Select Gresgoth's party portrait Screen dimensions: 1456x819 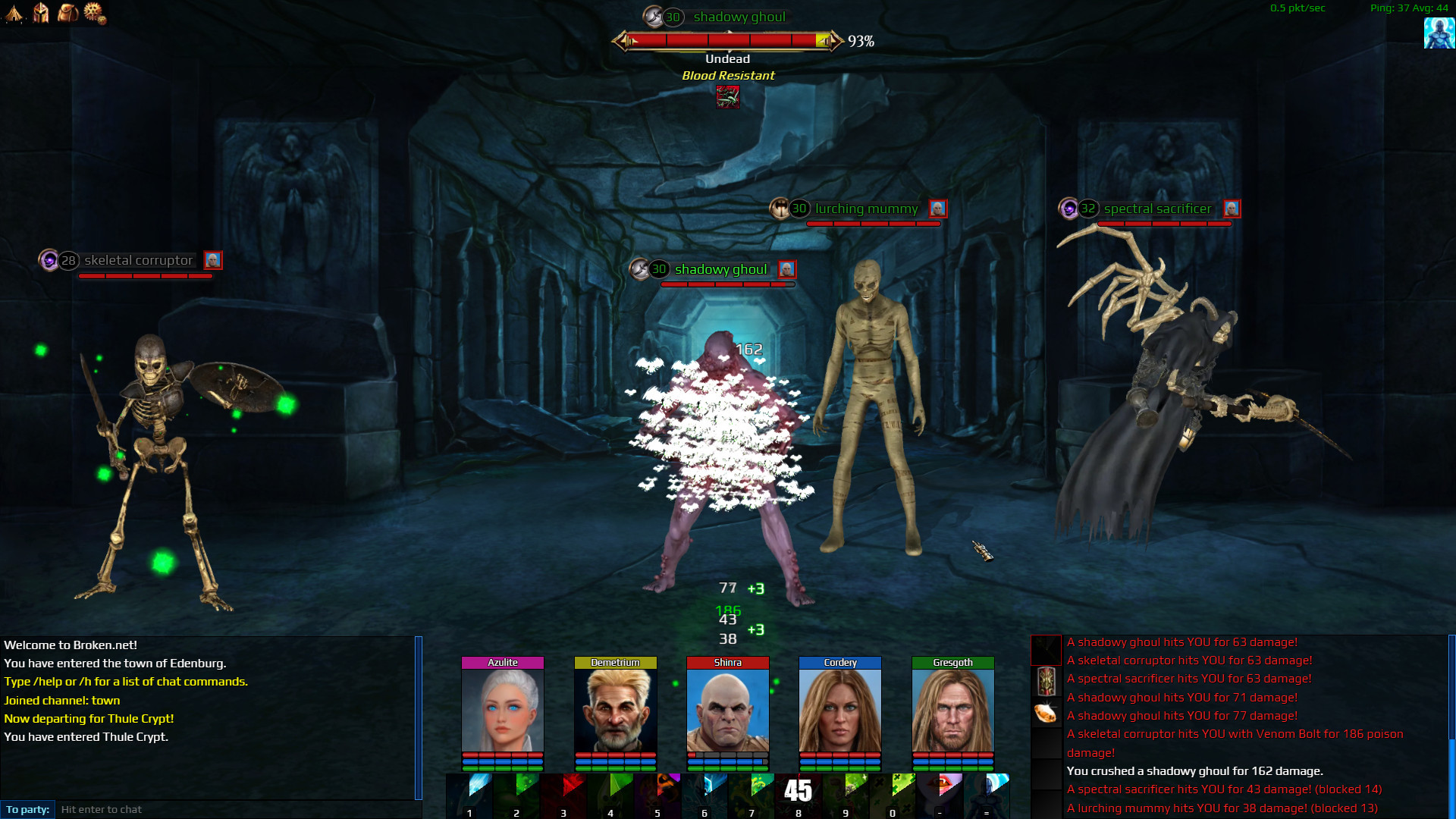[952, 711]
